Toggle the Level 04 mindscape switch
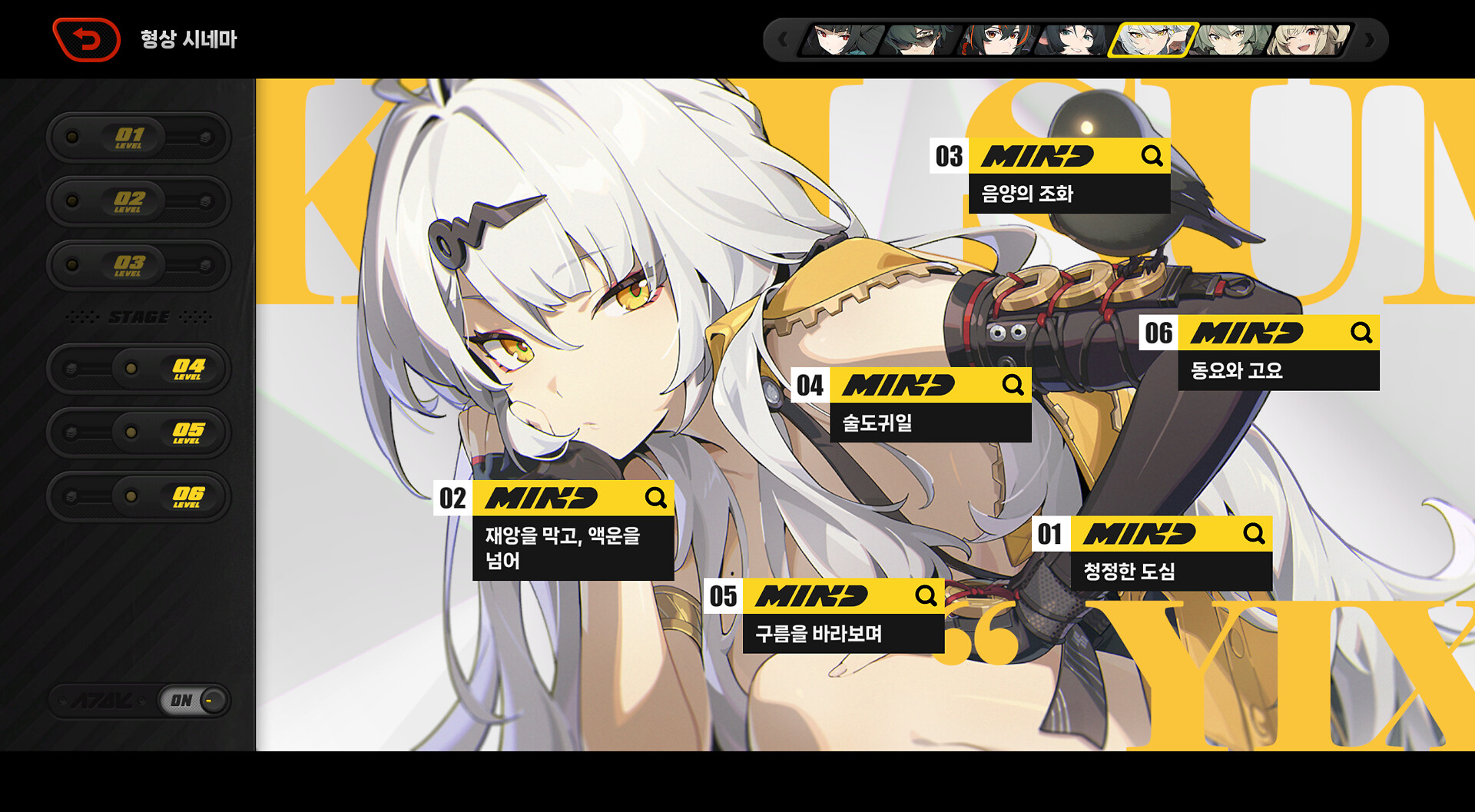 [x=138, y=369]
